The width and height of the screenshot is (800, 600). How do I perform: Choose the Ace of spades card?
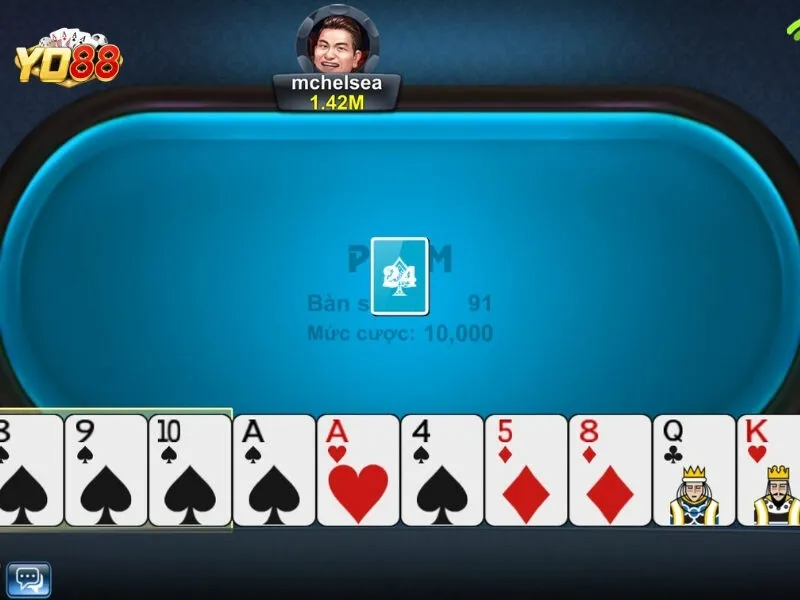(x=273, y=470)
